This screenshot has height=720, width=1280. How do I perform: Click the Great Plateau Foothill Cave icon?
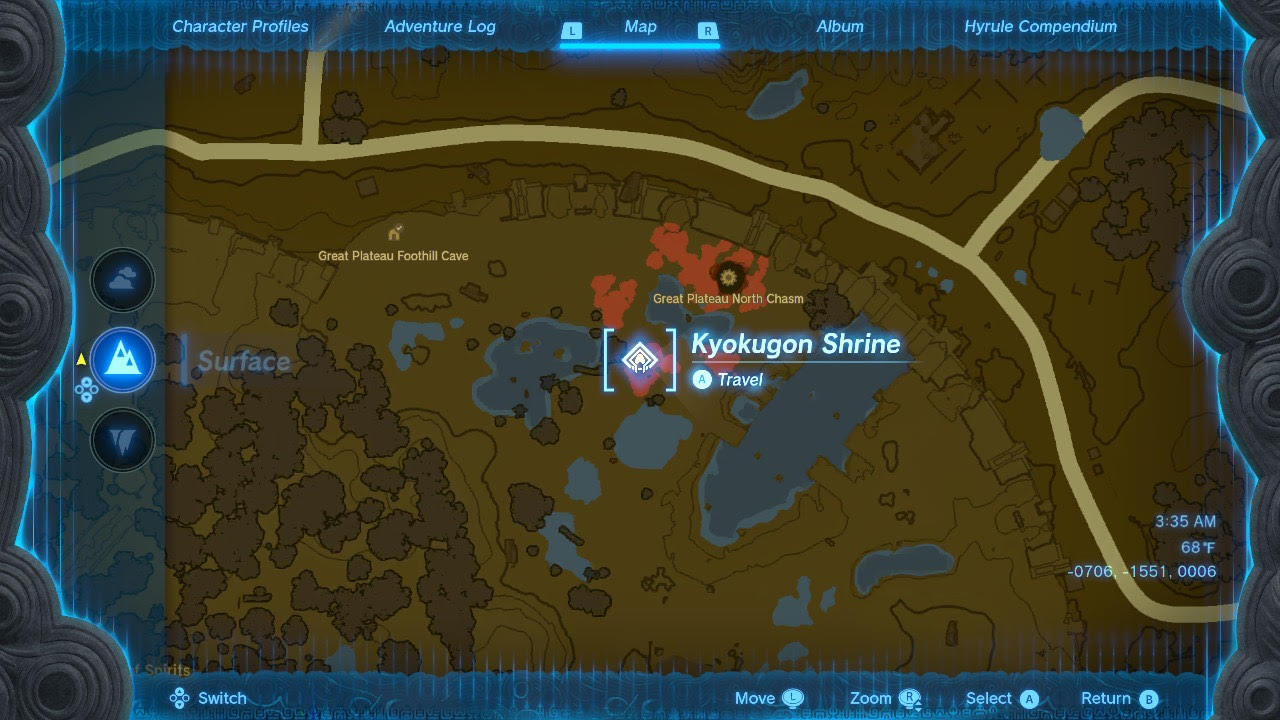(x=394, y=231)
